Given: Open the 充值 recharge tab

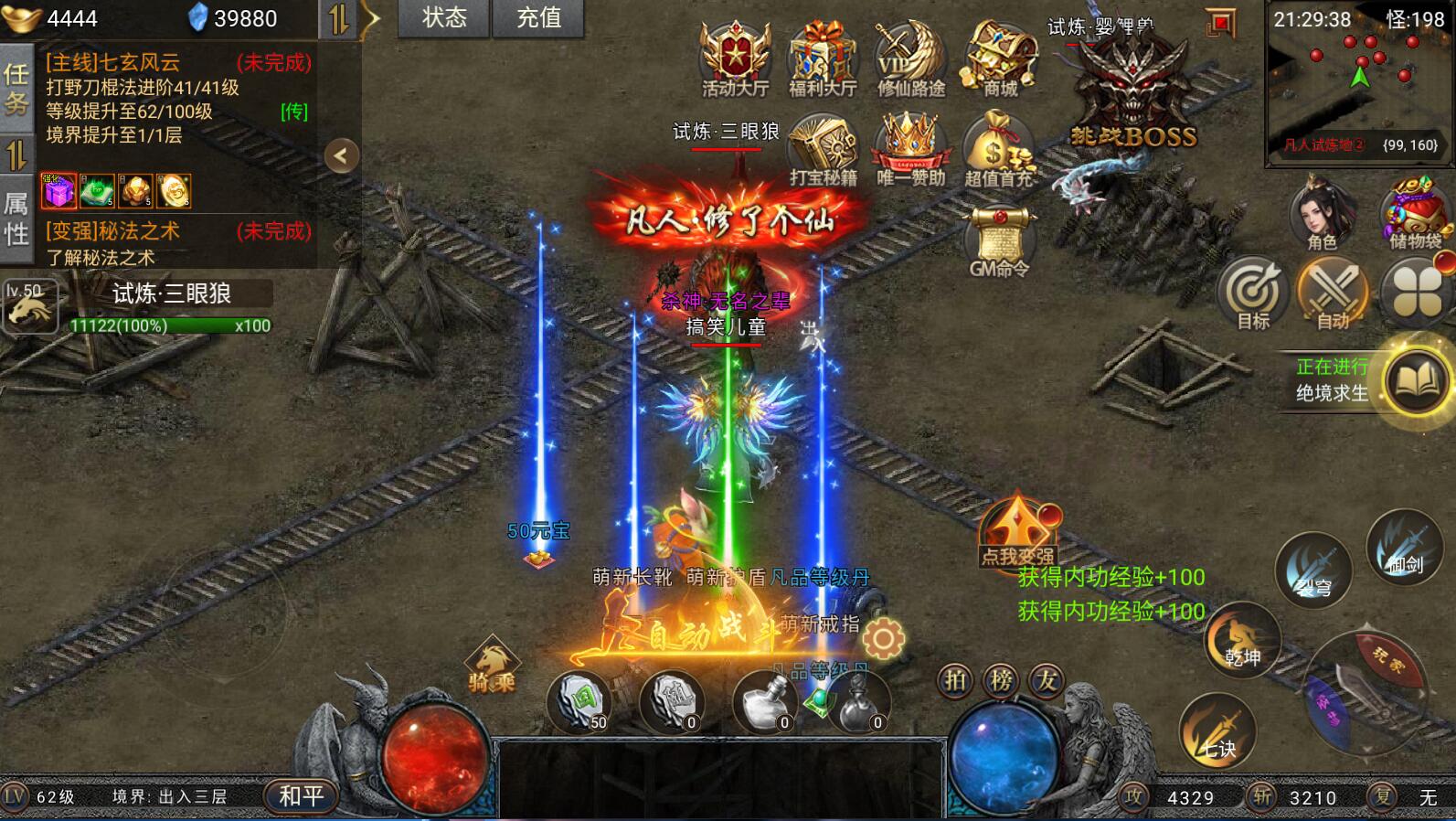Looking at the screenshot, I should pyautogui.click(x=538, y=18).
